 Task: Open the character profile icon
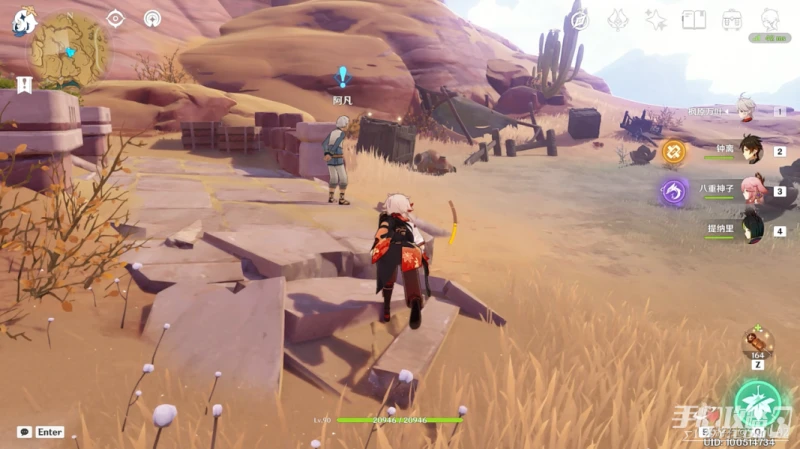(770, 20)
